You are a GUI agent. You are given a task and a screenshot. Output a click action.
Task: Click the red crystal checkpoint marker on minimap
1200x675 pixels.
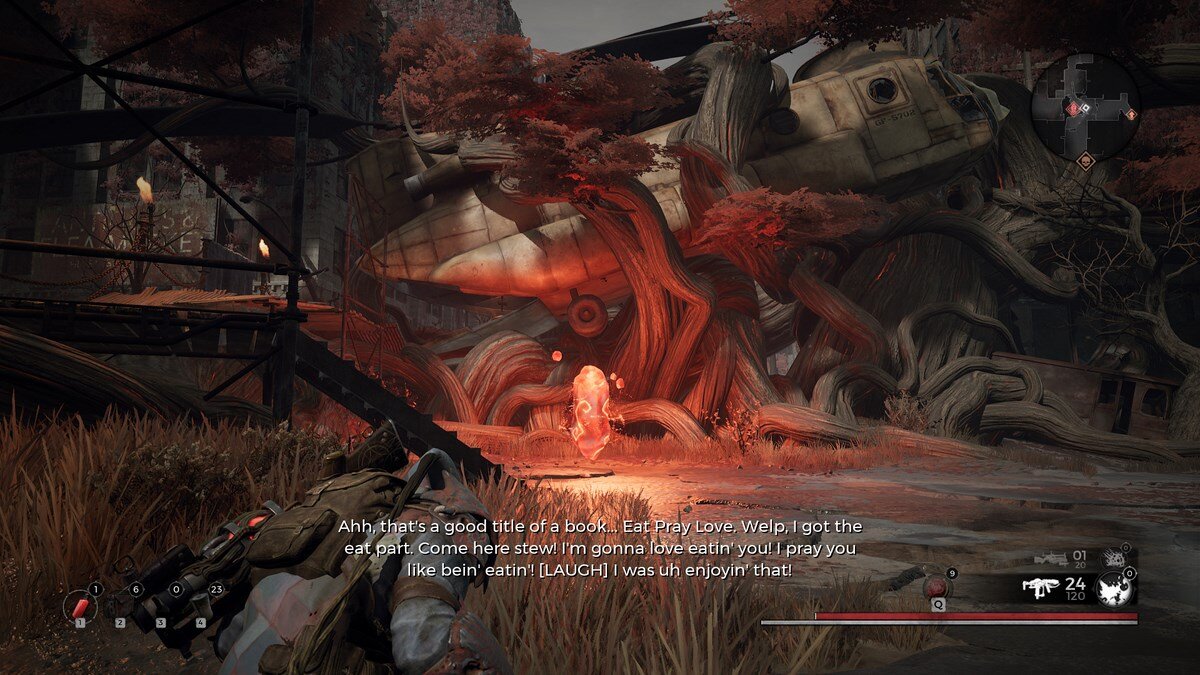click(x=1074, y=108)
